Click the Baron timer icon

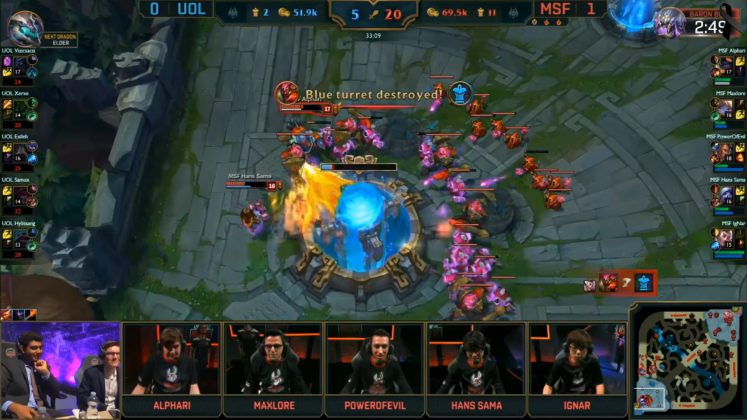tap(668, 20)
